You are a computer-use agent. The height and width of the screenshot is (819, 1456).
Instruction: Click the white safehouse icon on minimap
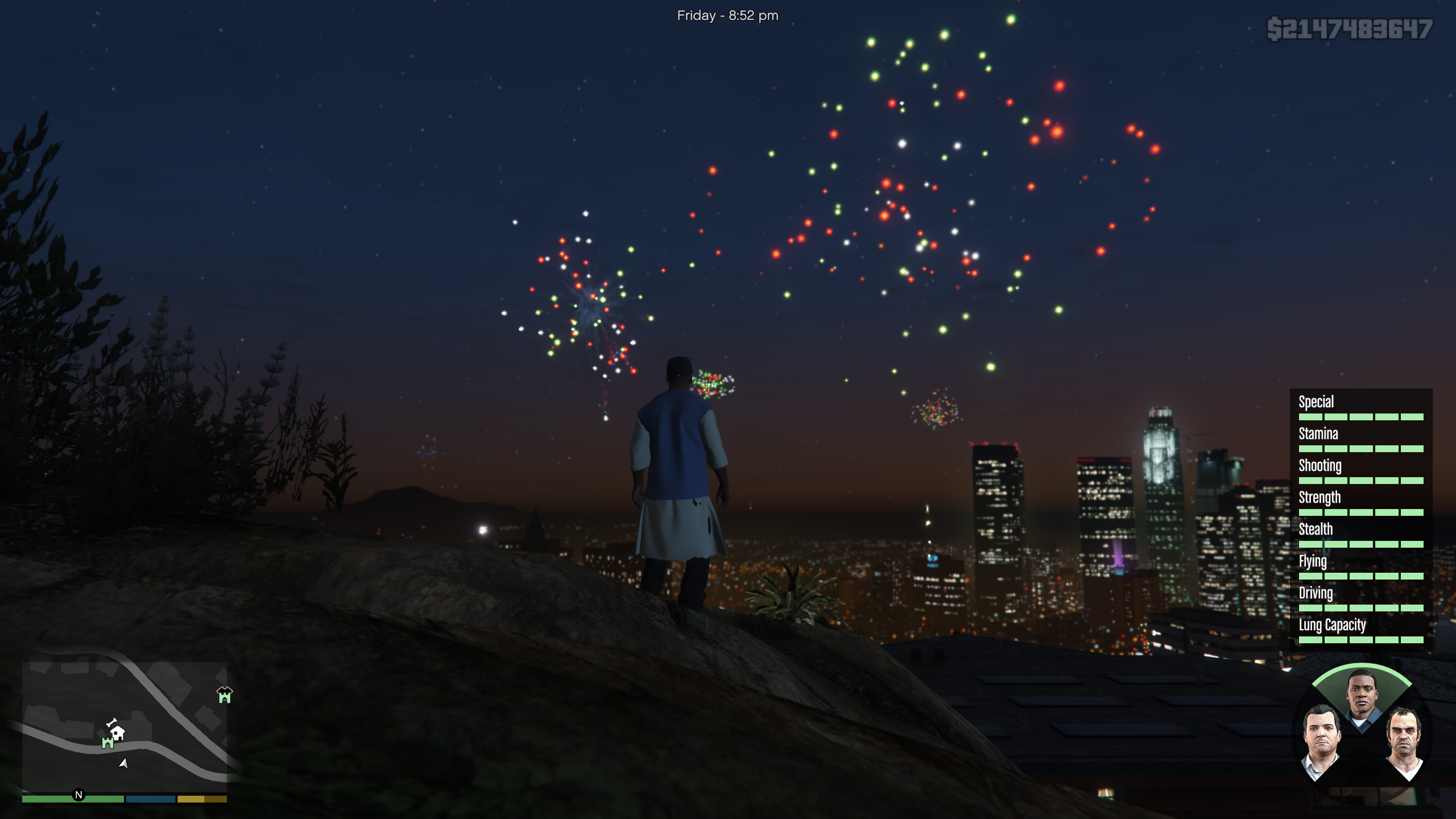[x=118, y=733]
